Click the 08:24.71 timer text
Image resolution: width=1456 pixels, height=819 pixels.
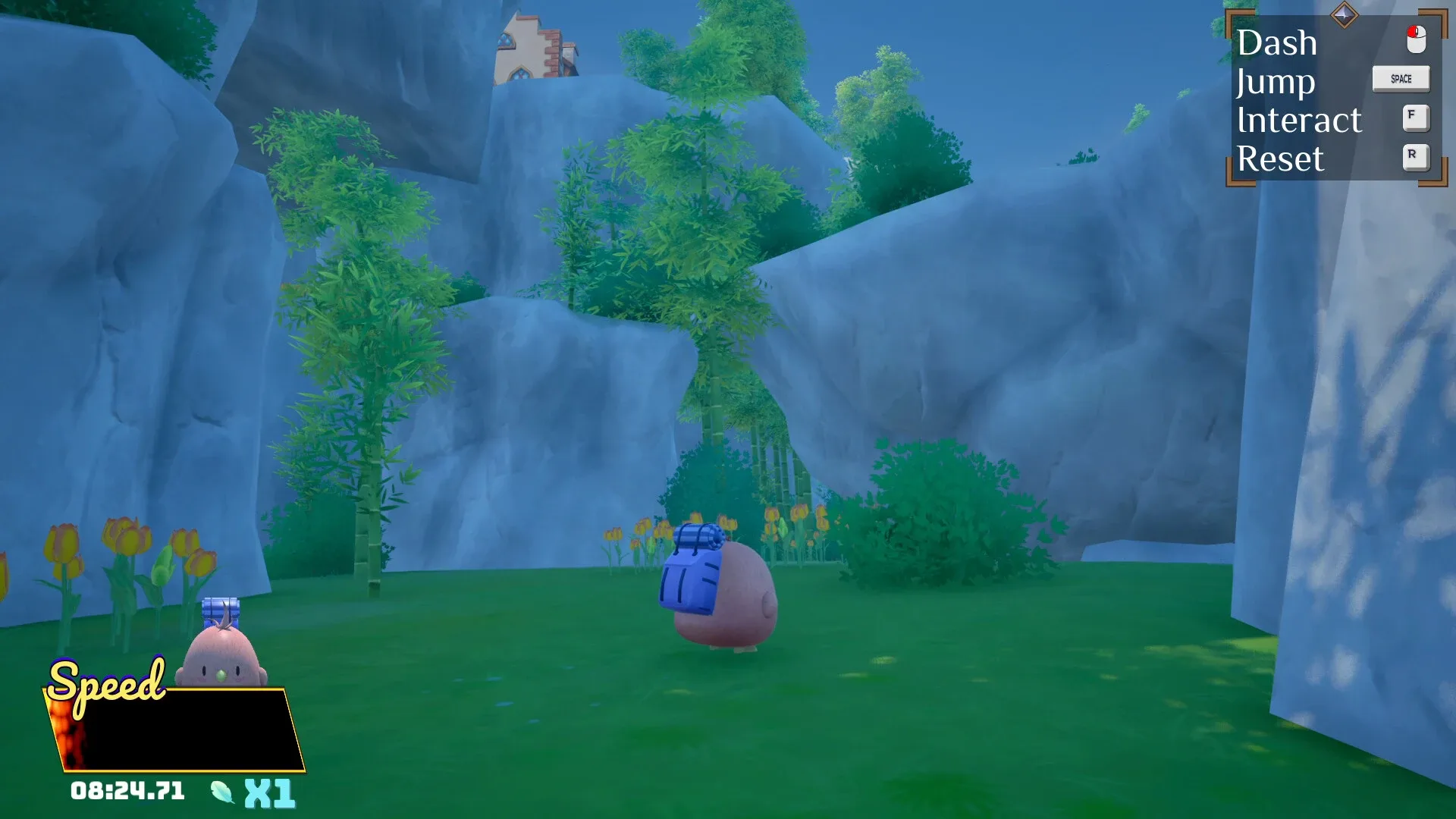click(x=129, y=791)
